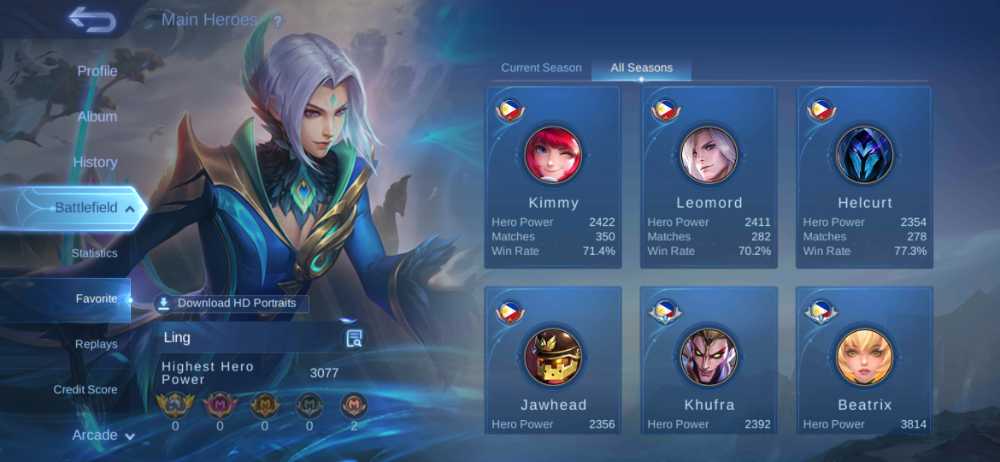This screenshot has width=1000, height=462.
Task: Click the Download HD Portraits button
Action: click(x=232, y=303)
